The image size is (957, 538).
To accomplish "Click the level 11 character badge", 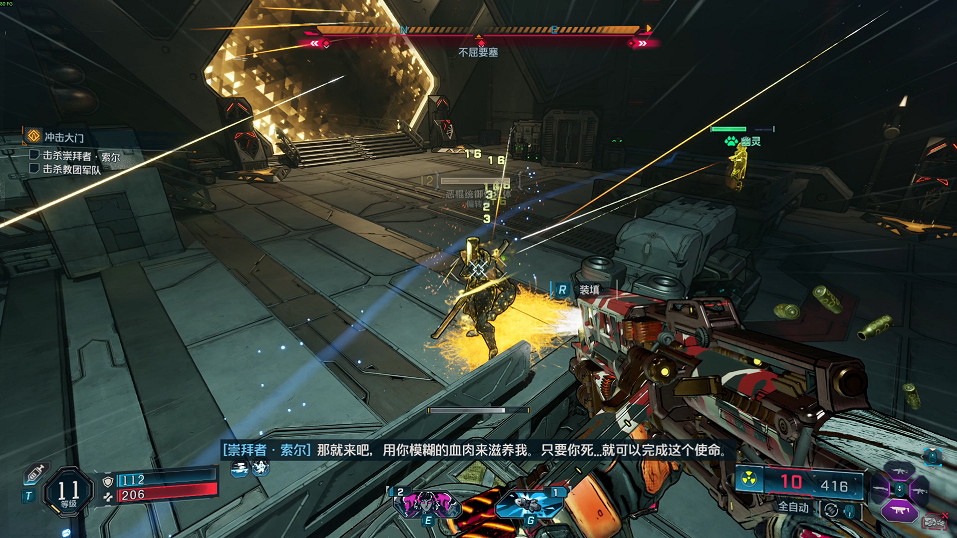I will 69,490.
